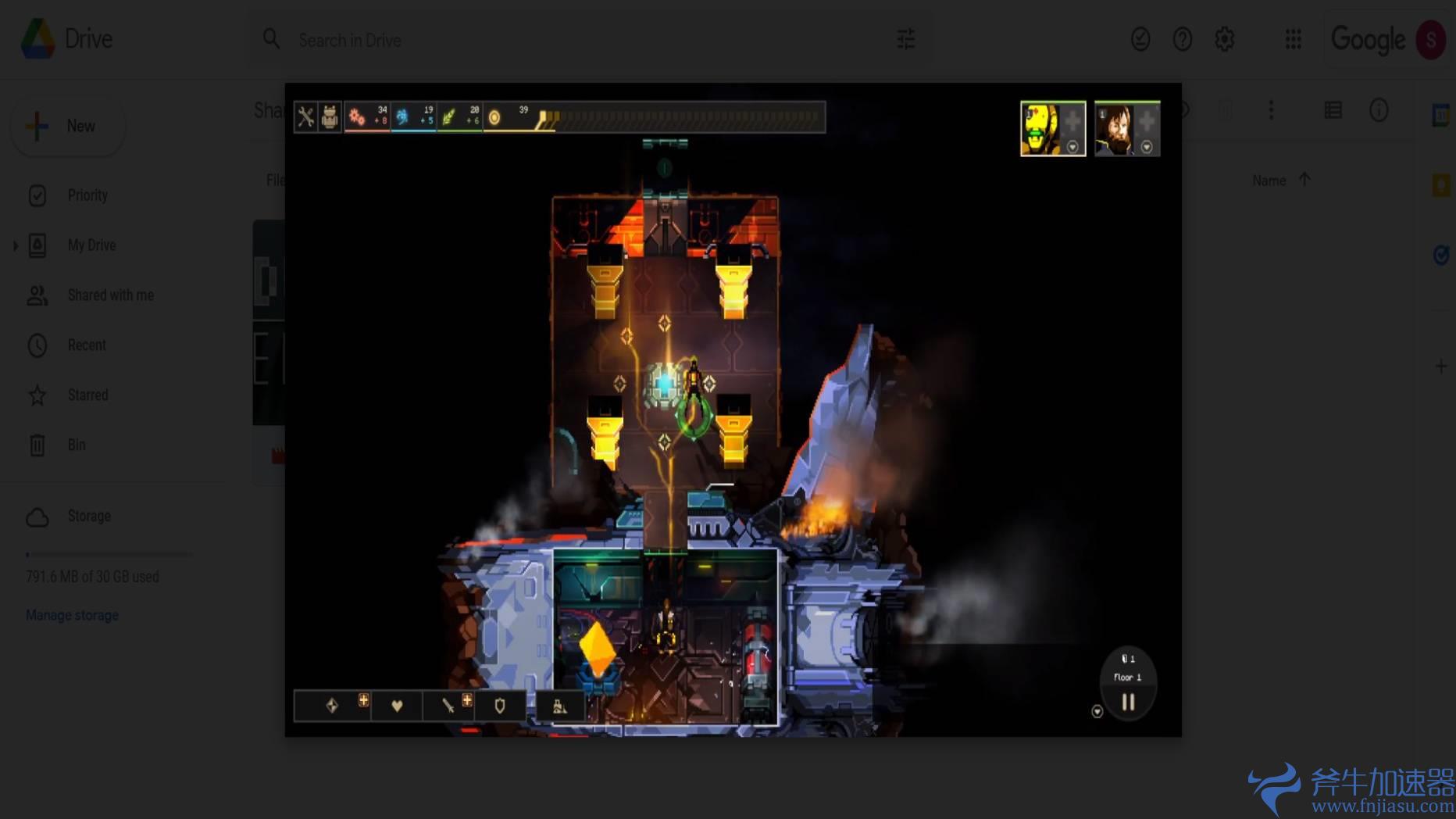The height and width of the screenshot is (819, 1456).
Task: Expand the yellow hero portrait dropdown arrow
Action: point(1073,145)
